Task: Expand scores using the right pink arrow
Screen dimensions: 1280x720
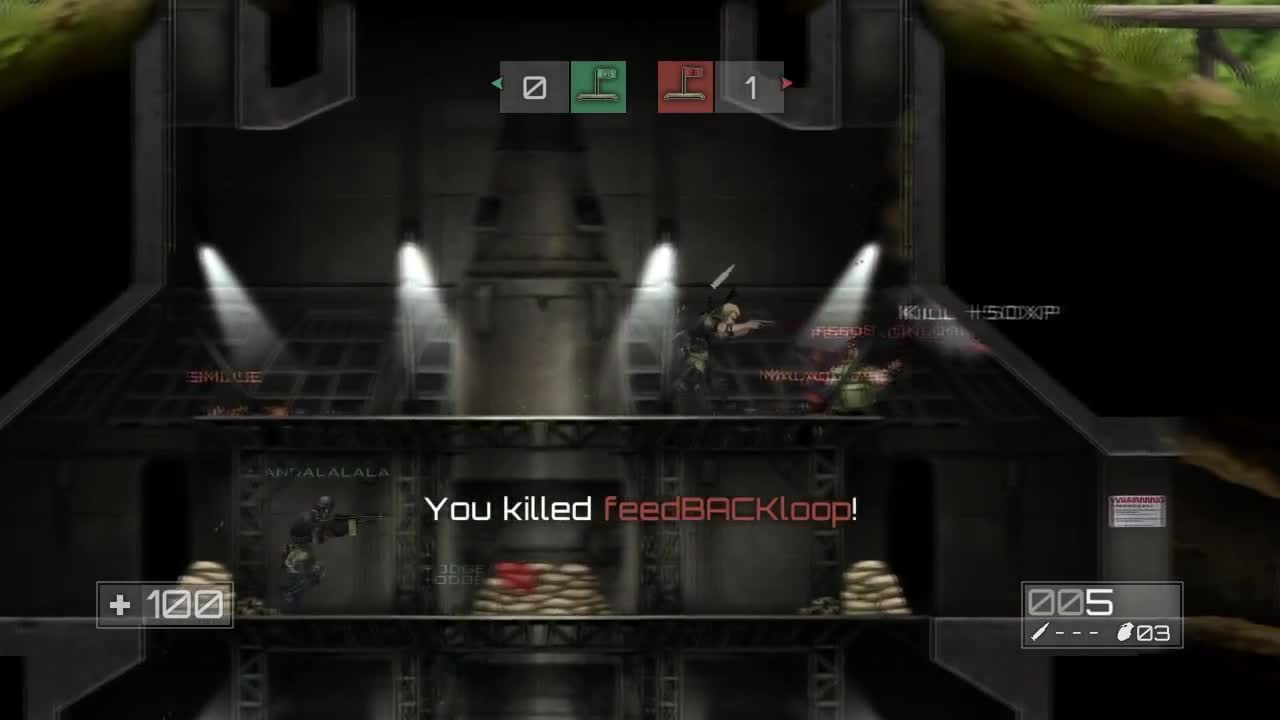Action: [x=786, y=83]
